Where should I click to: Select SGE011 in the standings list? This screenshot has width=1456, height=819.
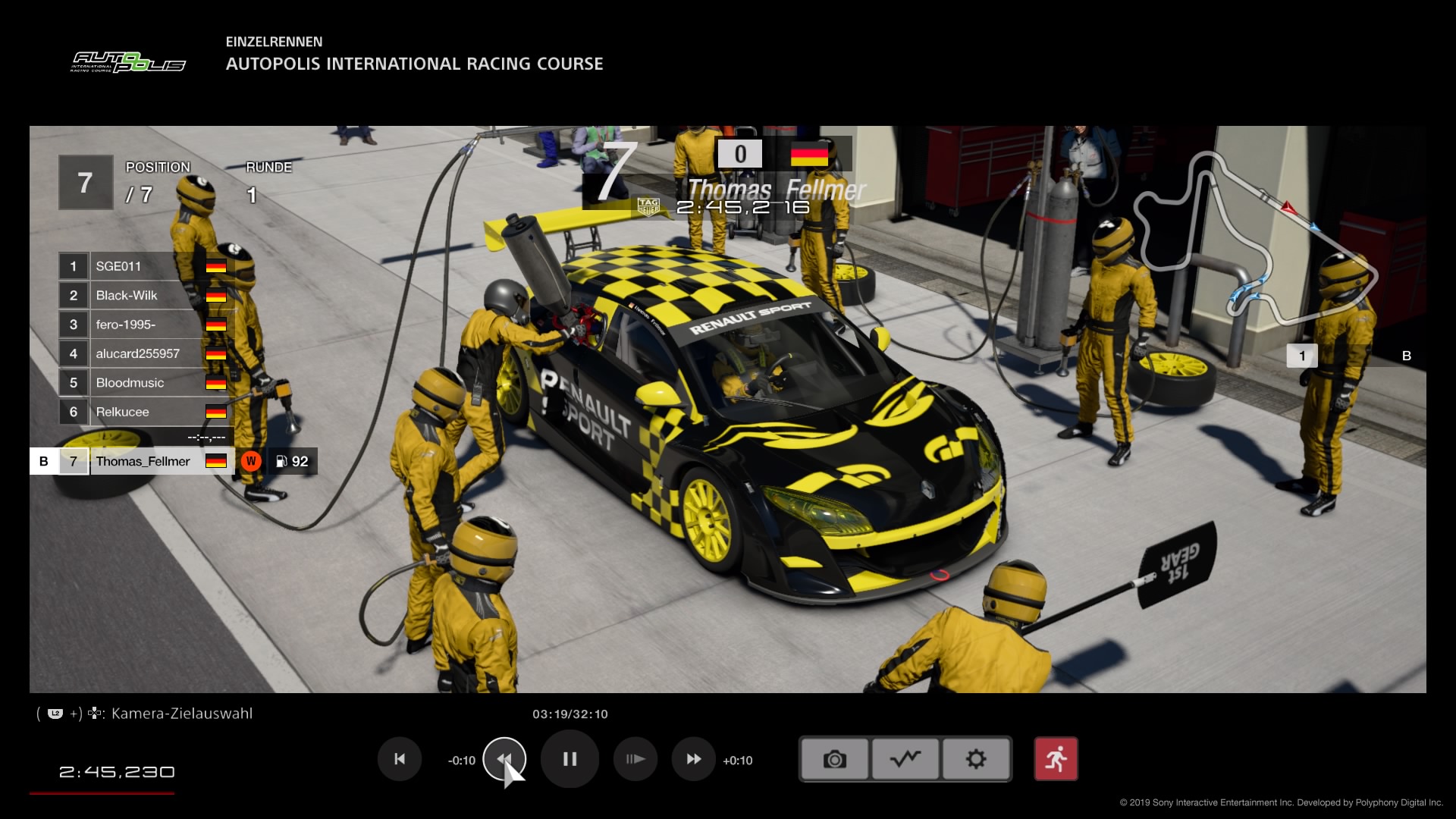(144, 266)
